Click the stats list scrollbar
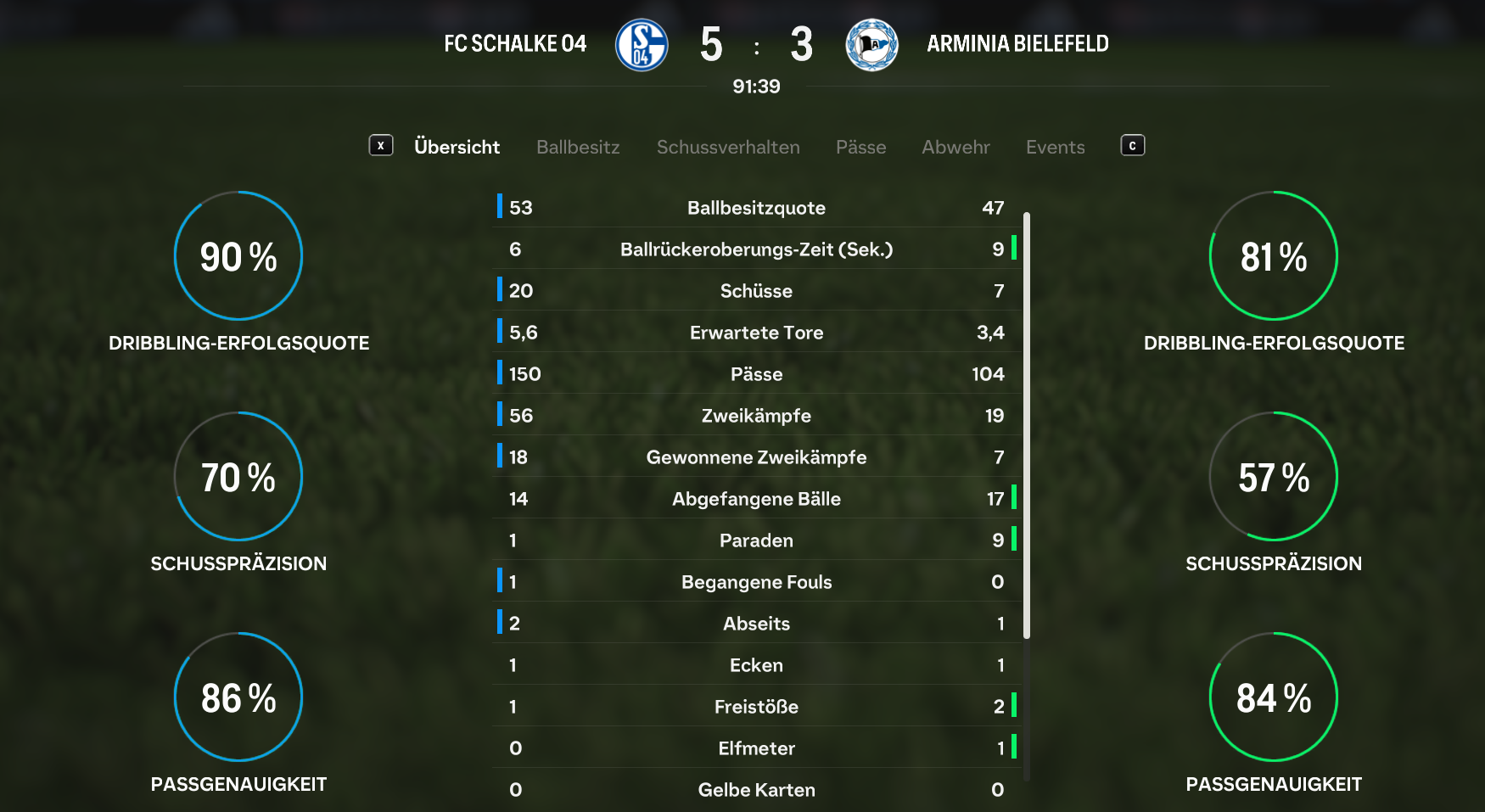1485x812 pixels. pos(1027,424)
